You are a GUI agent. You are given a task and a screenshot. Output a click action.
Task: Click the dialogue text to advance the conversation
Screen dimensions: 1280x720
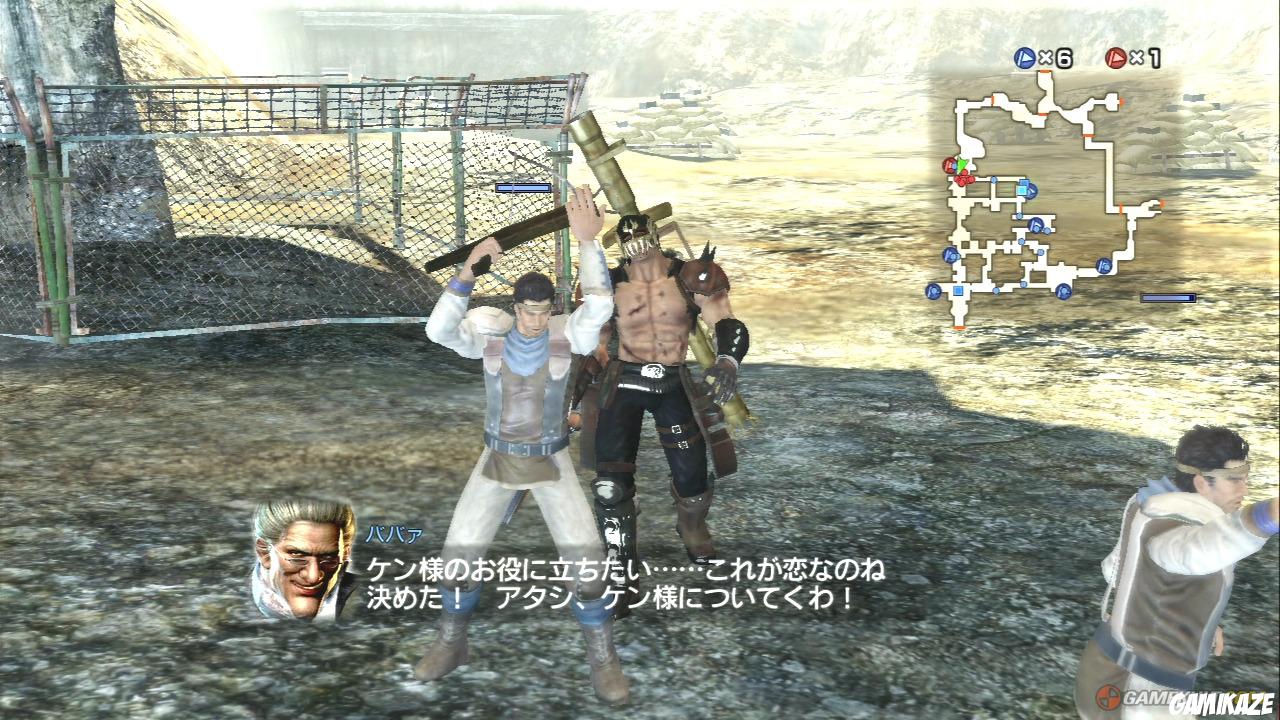(620, 585)
